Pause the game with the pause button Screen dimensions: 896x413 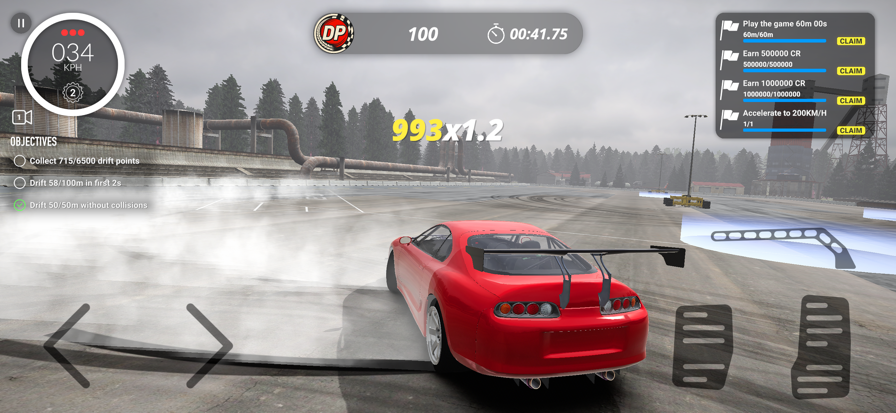[20, 21]
